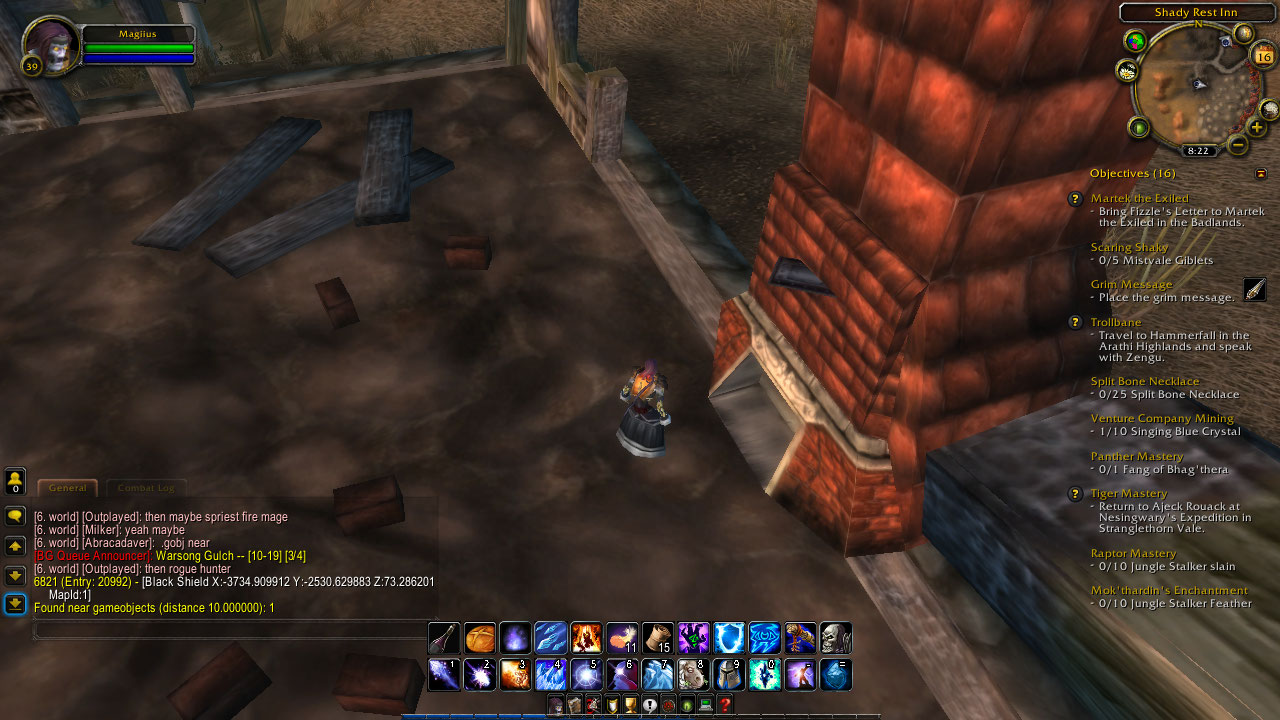Image resolution: width=1280 pixels, height=720 pixels.
Task: Use the Grim Message quest item button
Action: 1256,289
